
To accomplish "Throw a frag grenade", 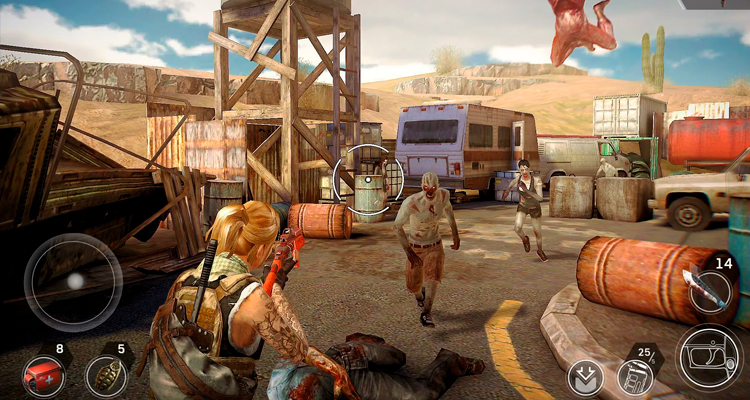I will click(105, 376).
